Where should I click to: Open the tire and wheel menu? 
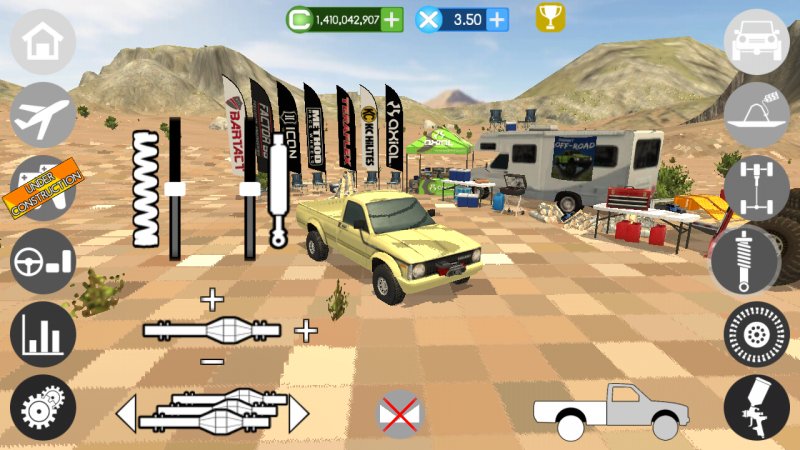757,334
